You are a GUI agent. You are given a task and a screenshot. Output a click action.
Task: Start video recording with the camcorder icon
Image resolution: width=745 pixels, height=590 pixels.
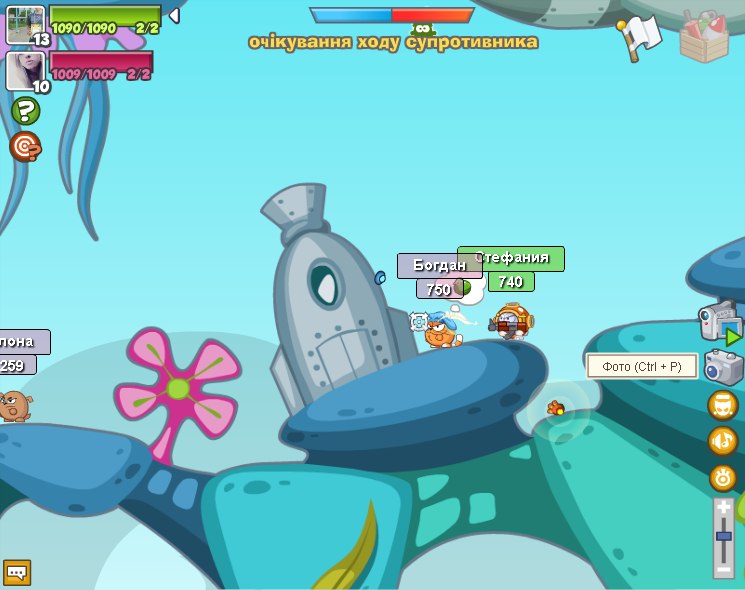[719, 322]
